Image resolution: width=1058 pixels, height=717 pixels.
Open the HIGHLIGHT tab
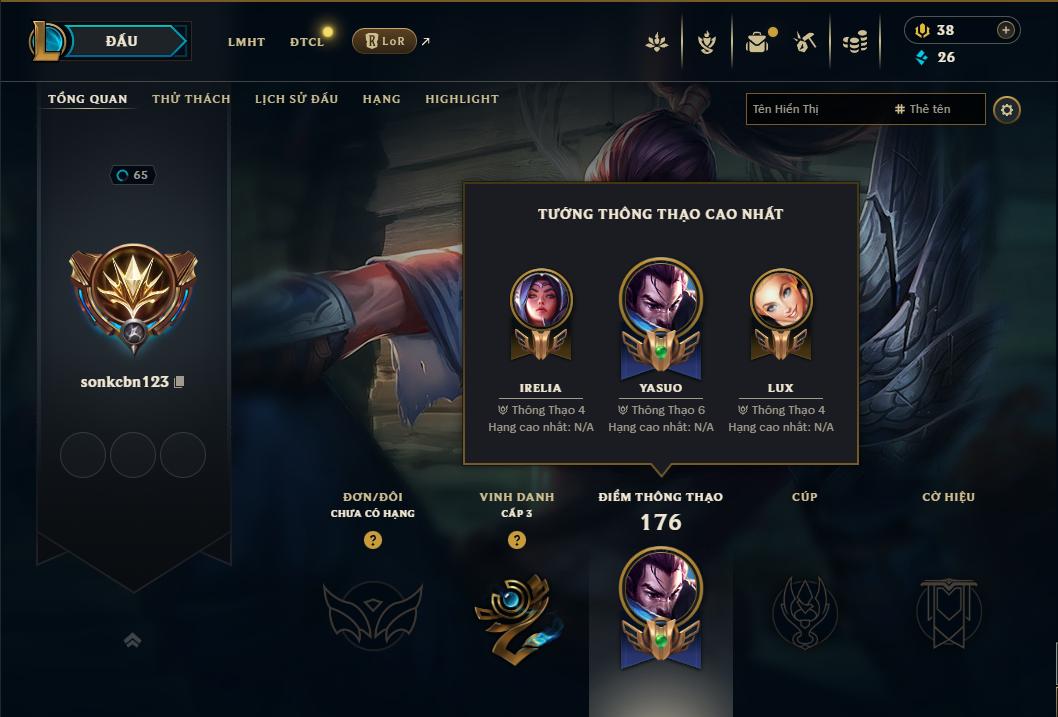coord(461,99)
